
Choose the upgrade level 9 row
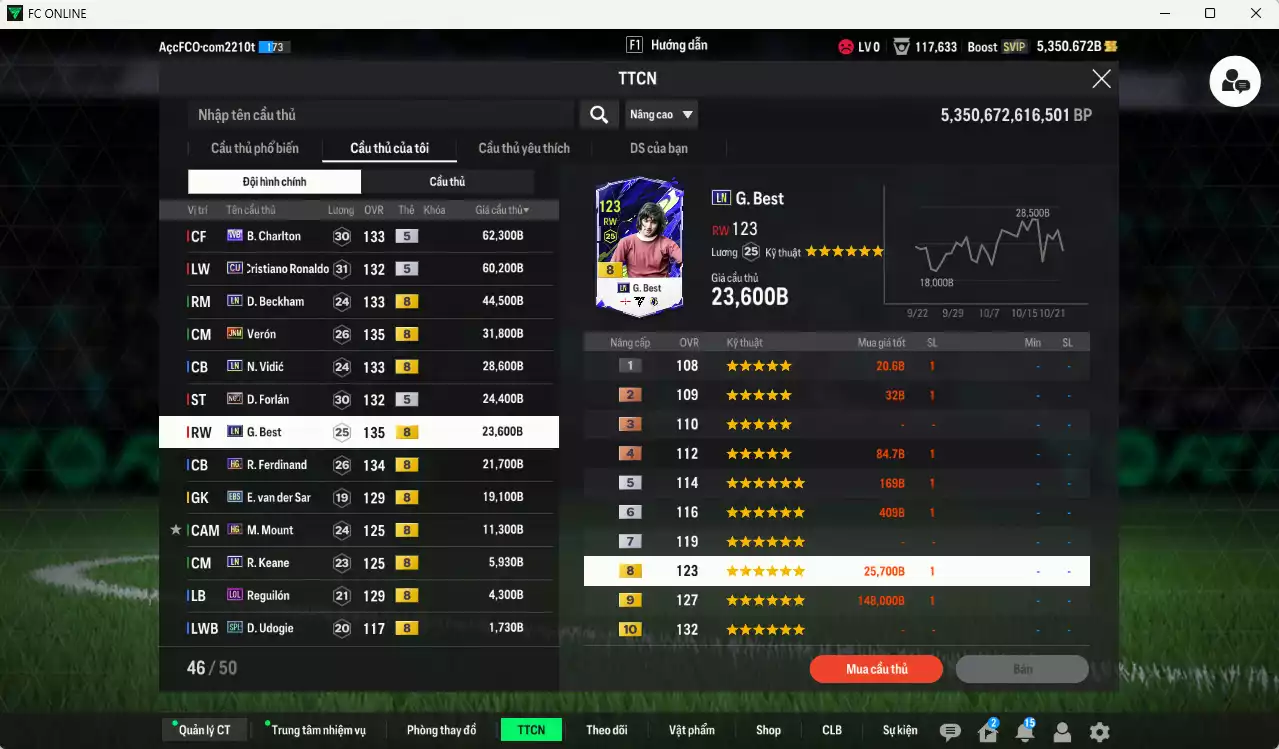836,600
